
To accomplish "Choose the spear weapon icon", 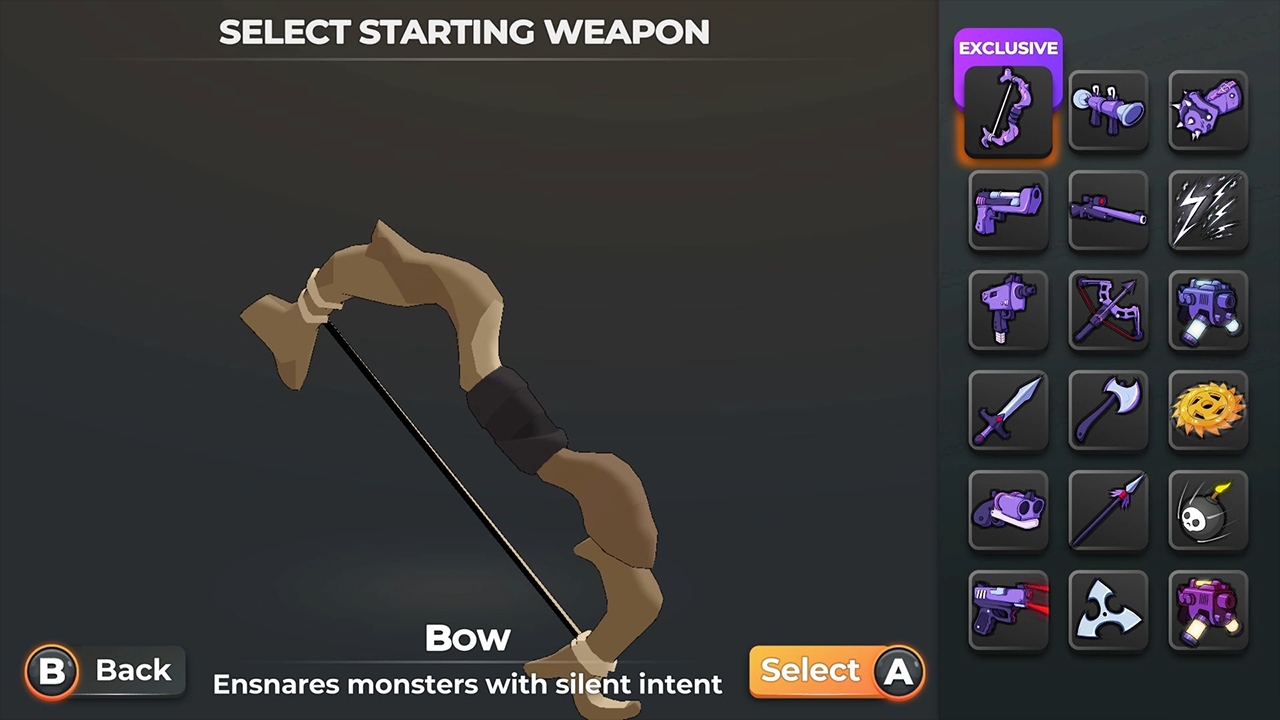I will [1108, 511].
